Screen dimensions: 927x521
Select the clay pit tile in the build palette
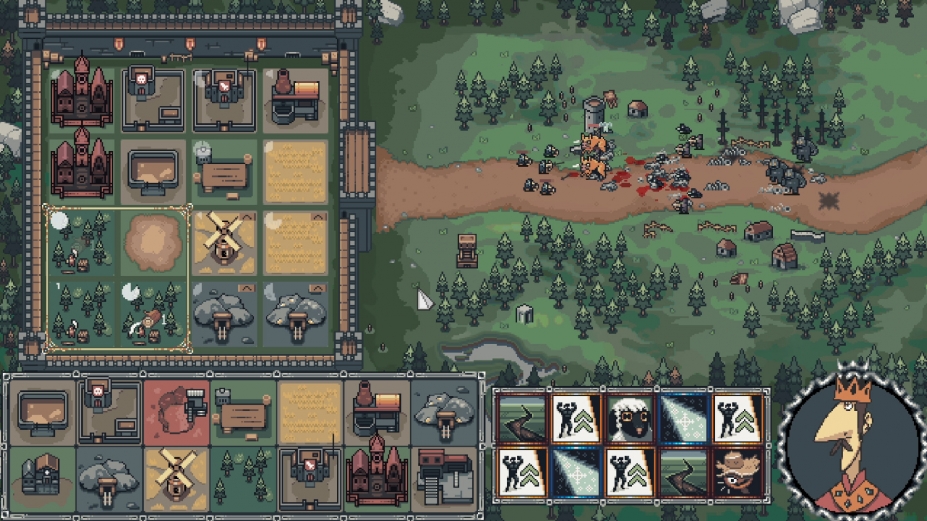point(41,411)
